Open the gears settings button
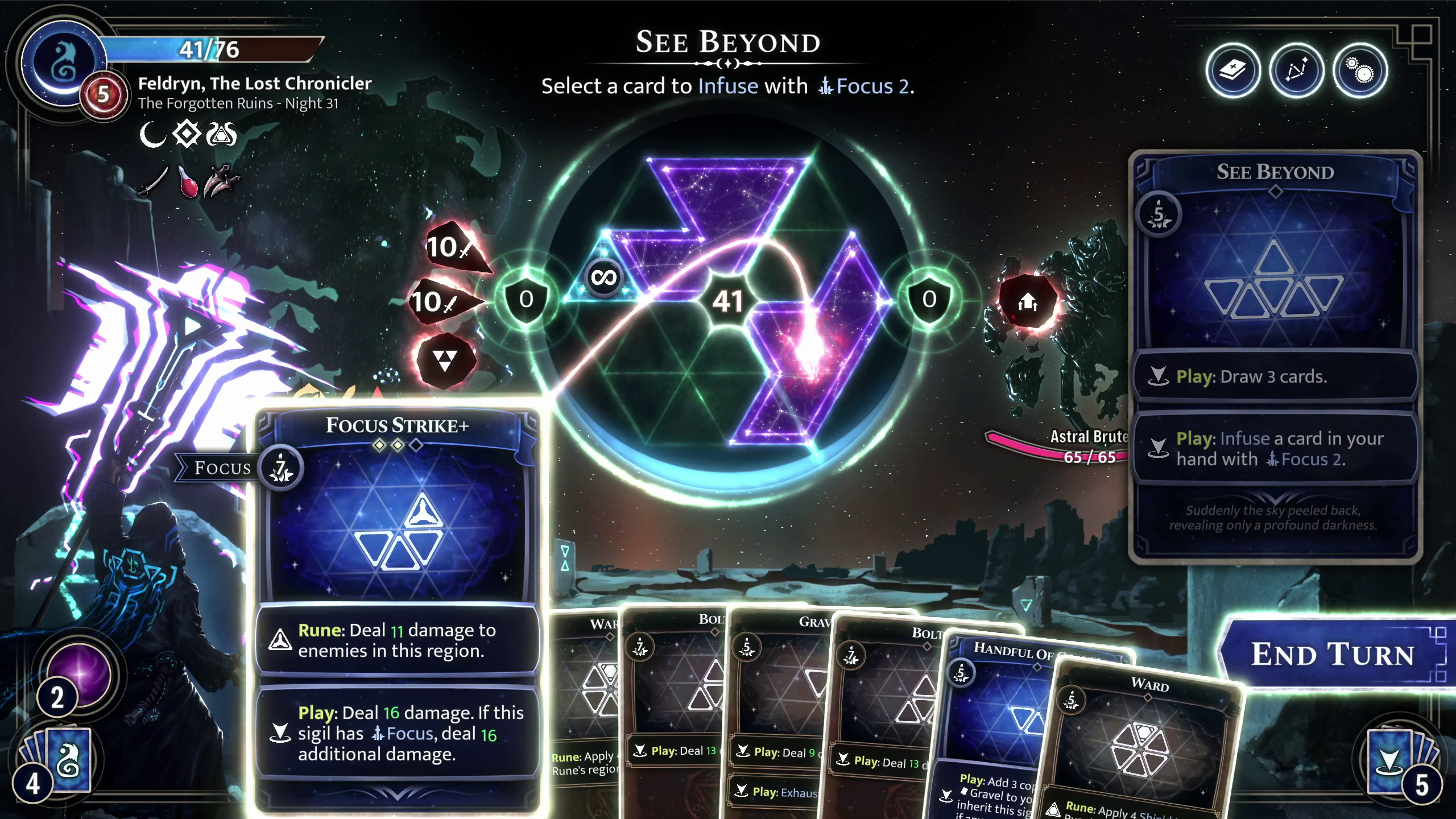This screenshot has height=819, width=1456. [x=1360, y=72]
